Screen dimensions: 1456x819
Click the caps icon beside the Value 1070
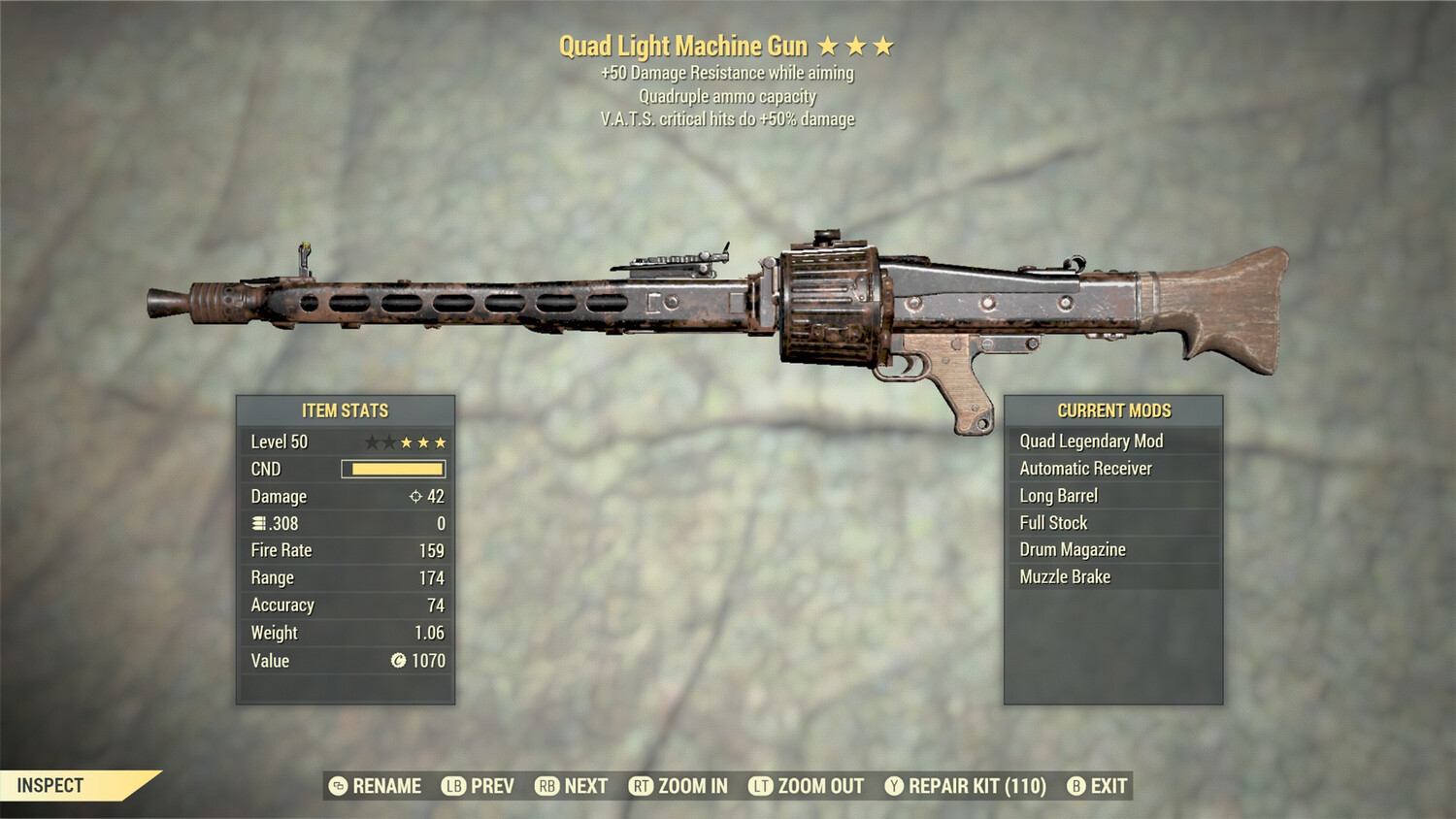click(402, 661)
